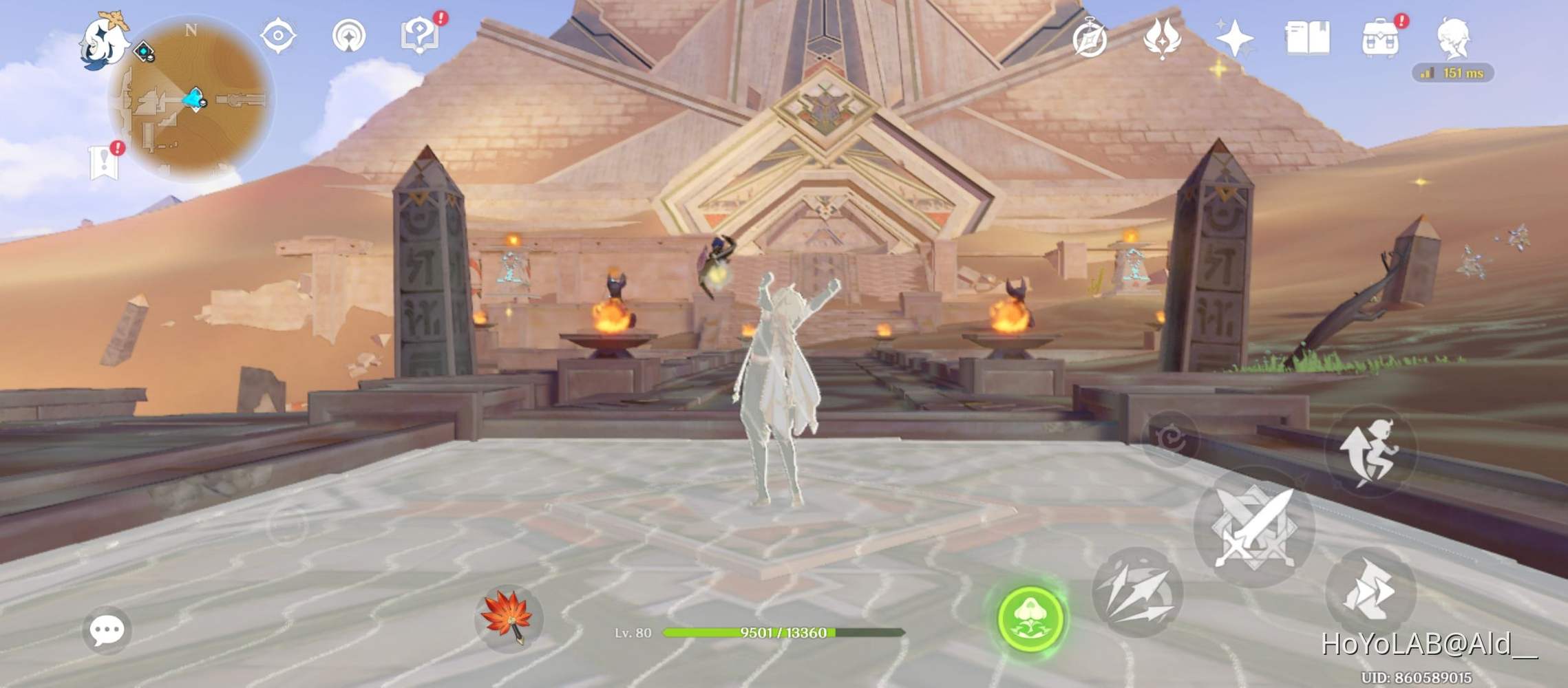Tap the 151 ms ping indicator
The width and height of the screenshot is (1568, 688).
pyautogui.click(x=1452, y=72)
